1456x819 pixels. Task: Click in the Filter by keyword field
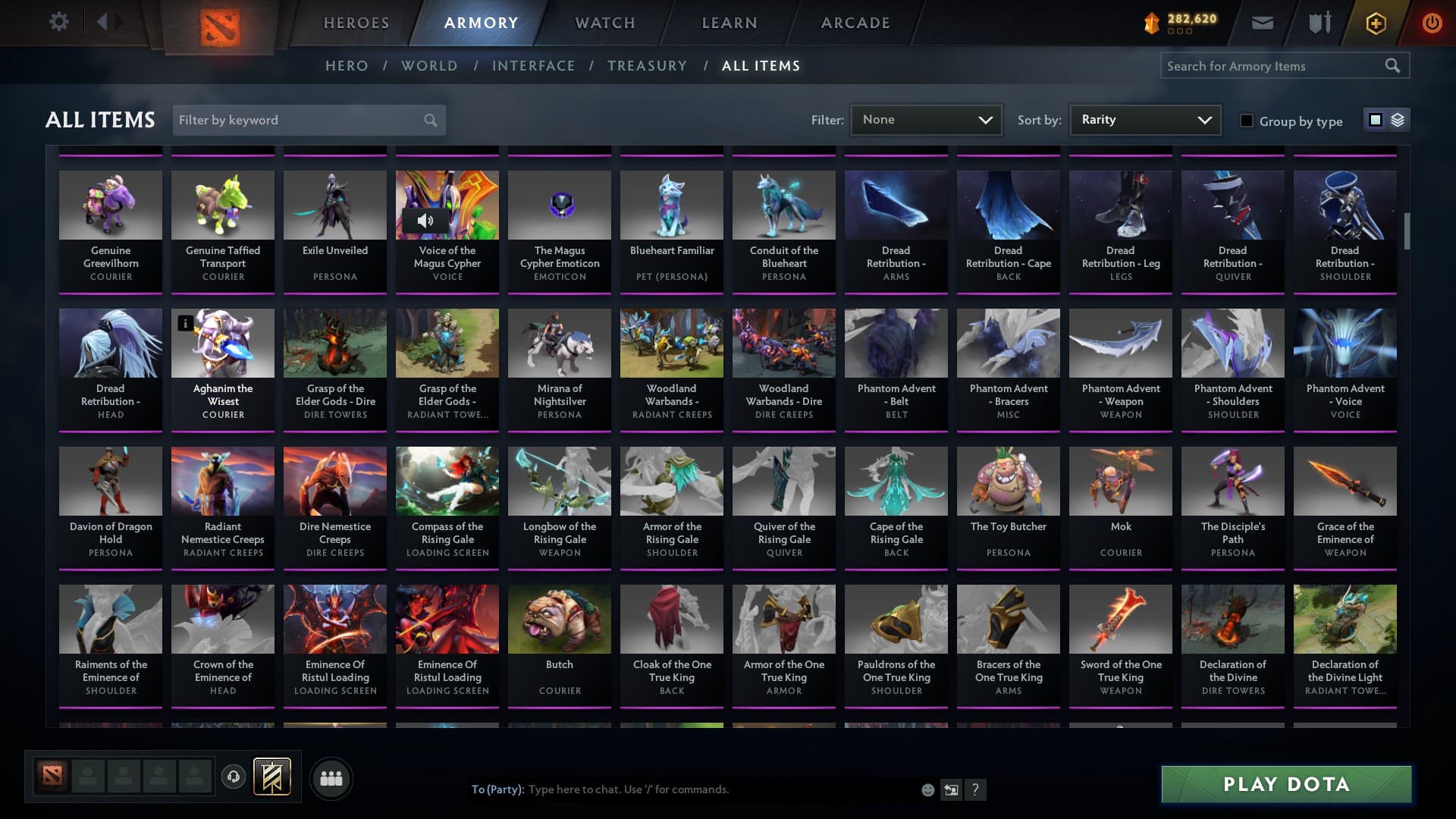pos(303,120)
